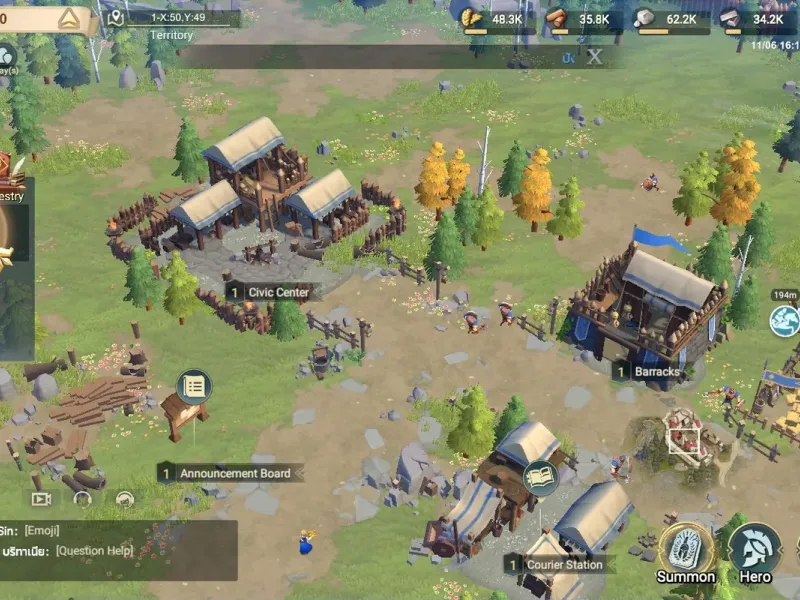Image resolution: width=800 pixels, height=600 pixels.
Task: Open the cavalry march icon
Action: (785, 320)
